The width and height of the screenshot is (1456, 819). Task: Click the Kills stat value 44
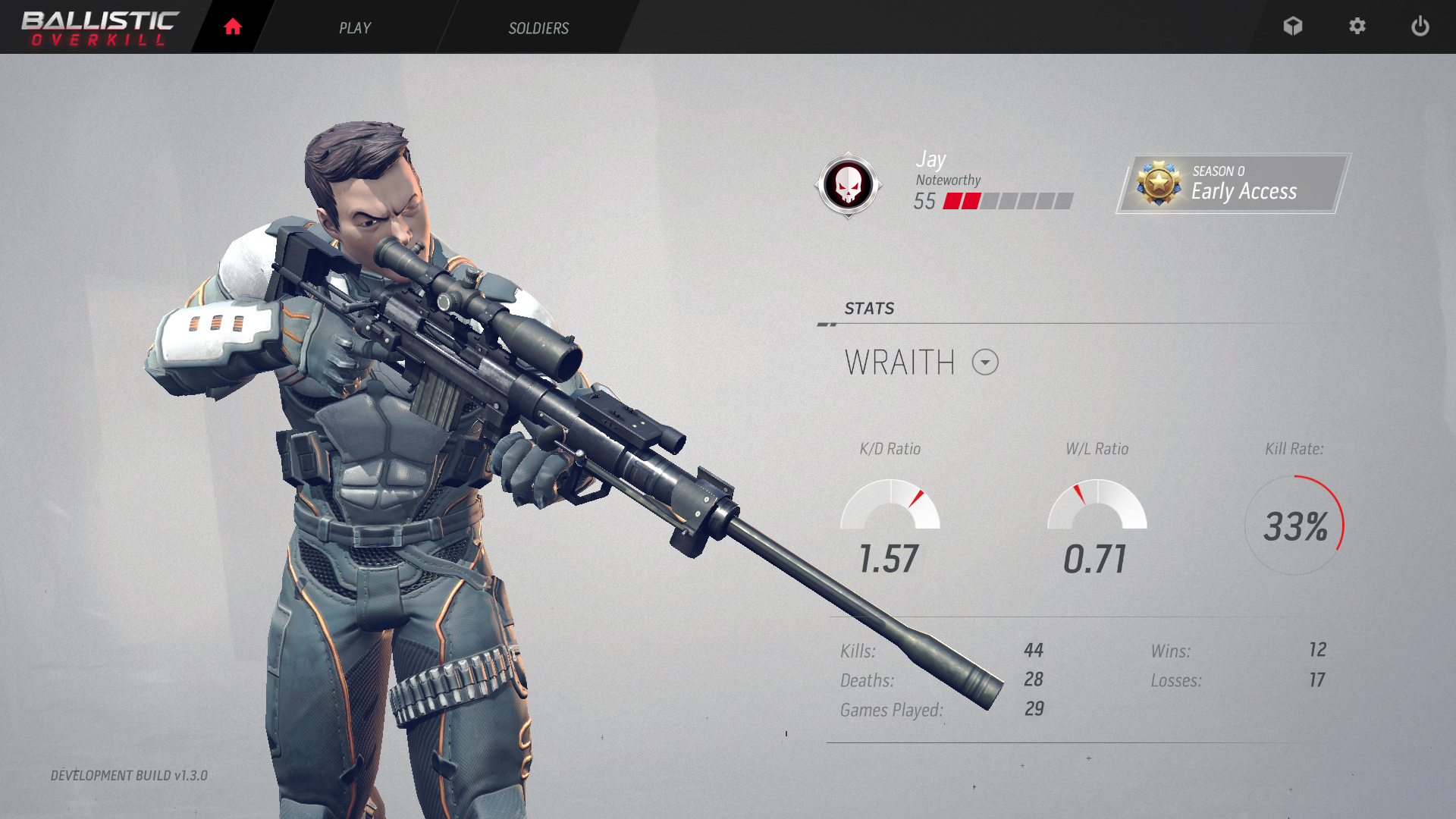(x=1031, y=650)
